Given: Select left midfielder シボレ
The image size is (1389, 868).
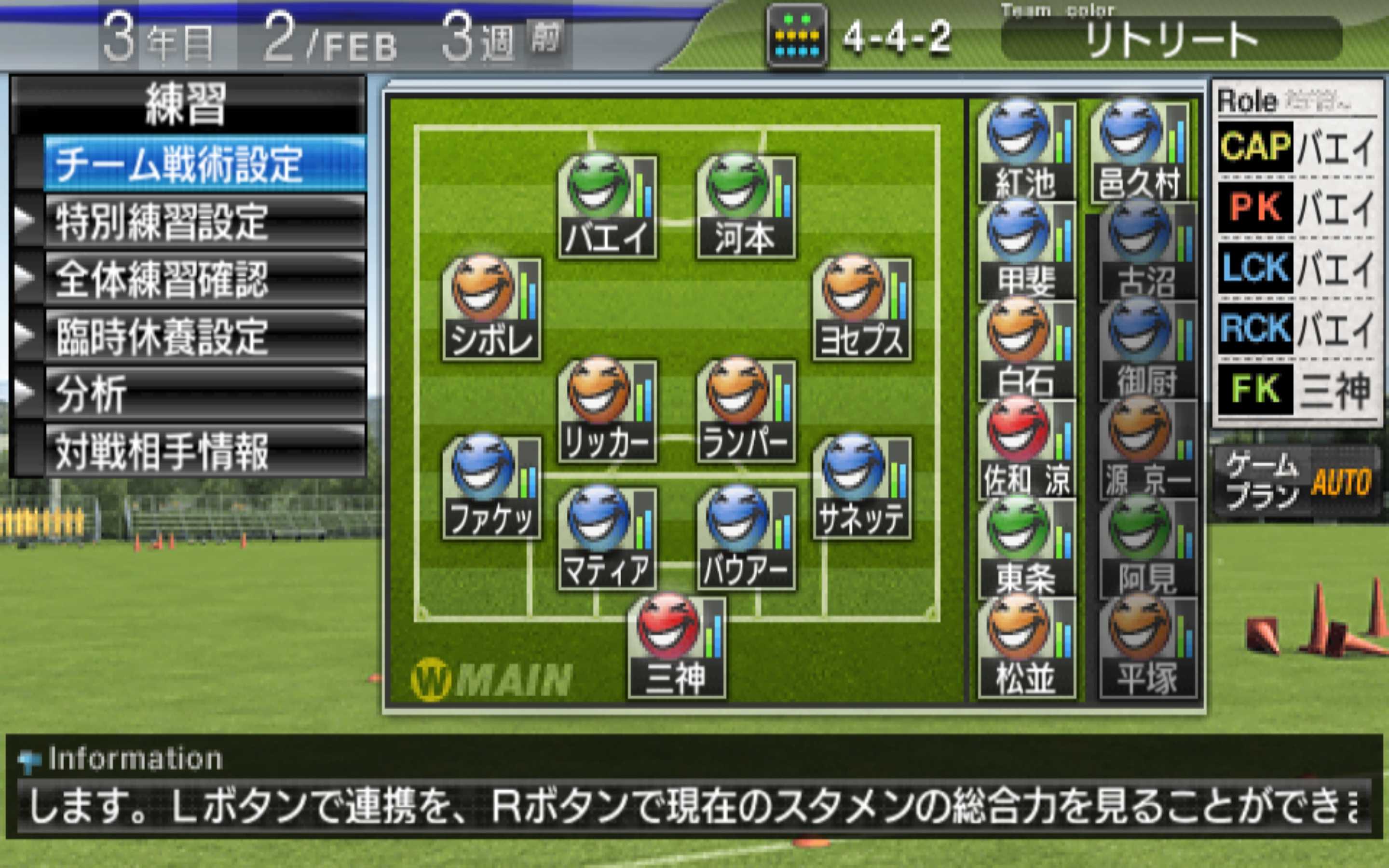Looking at the screenshot, I should coord(491,309).
